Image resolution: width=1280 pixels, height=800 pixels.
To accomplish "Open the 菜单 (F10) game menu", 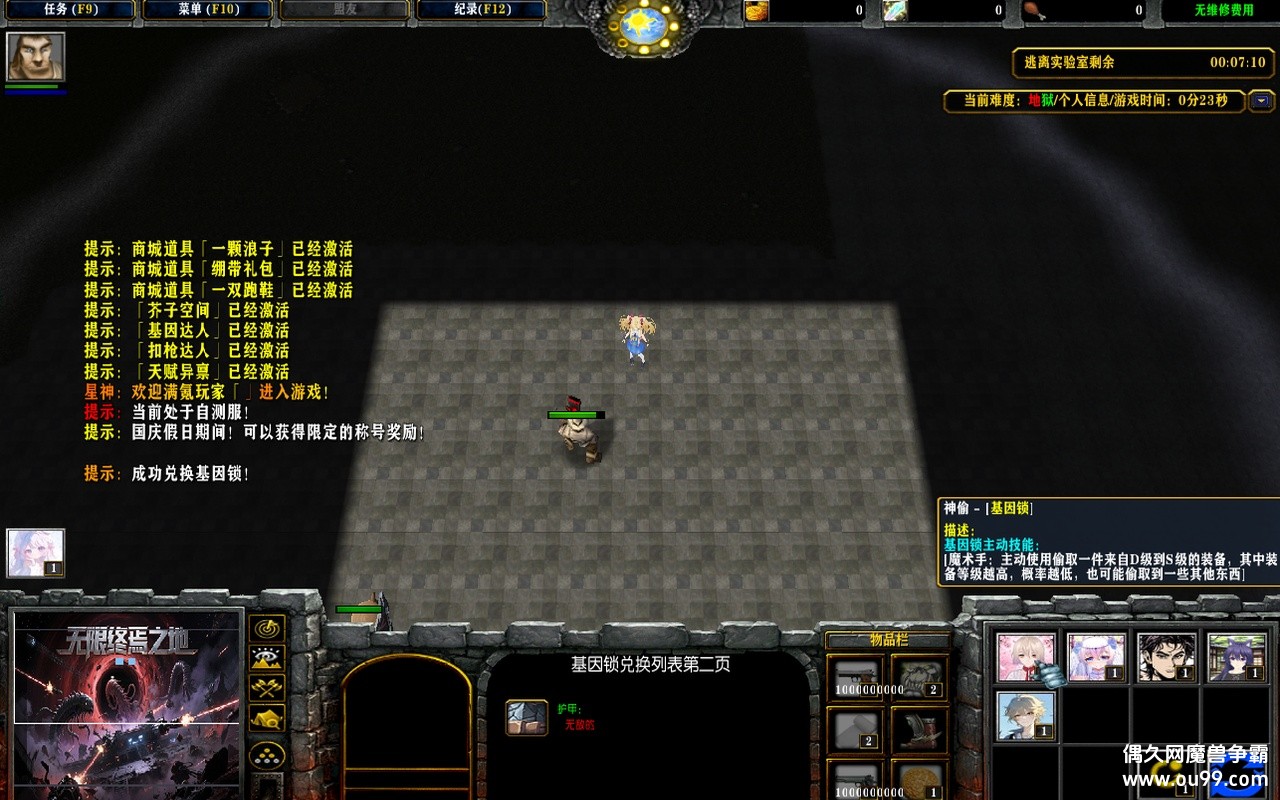I will coord(207,9).
